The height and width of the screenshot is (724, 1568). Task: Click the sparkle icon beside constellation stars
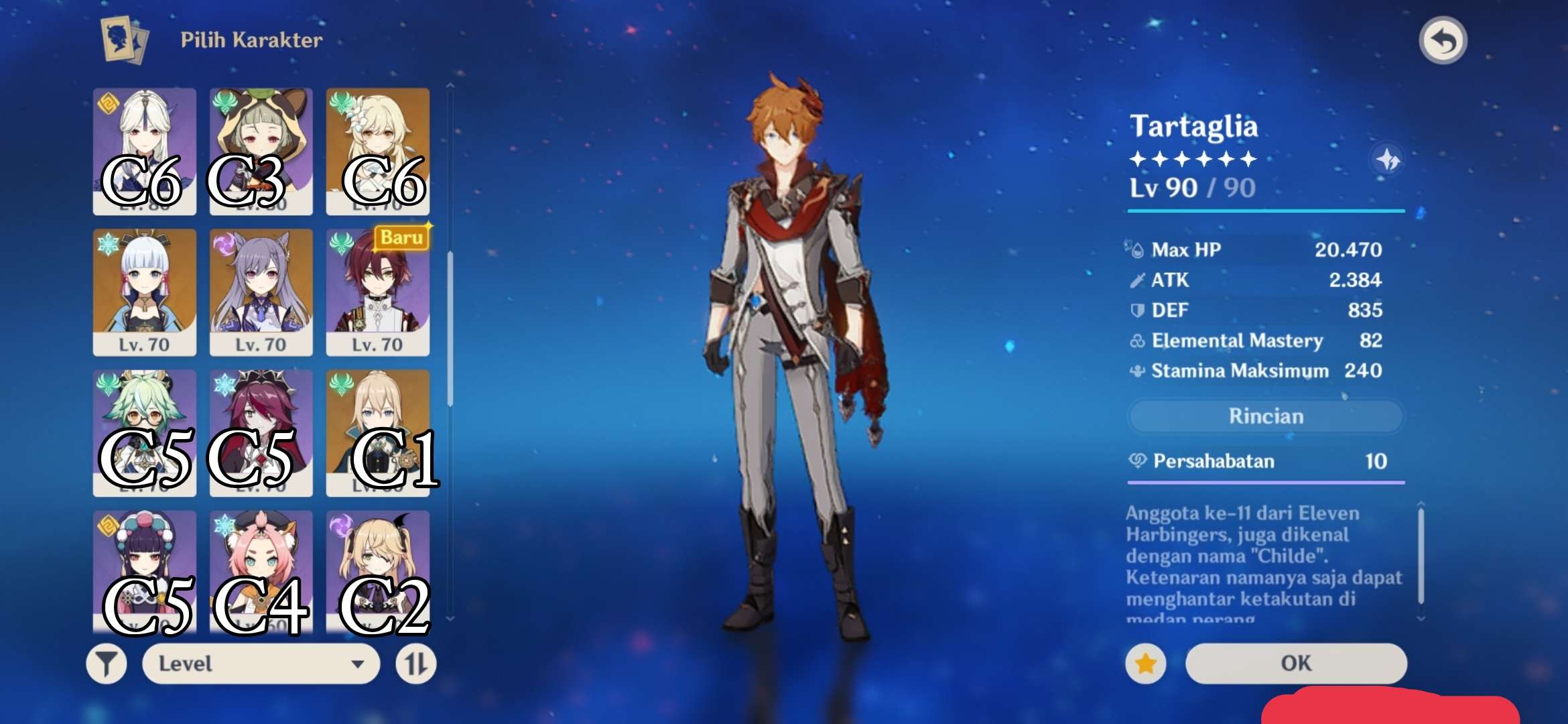tap(1388, 161)
